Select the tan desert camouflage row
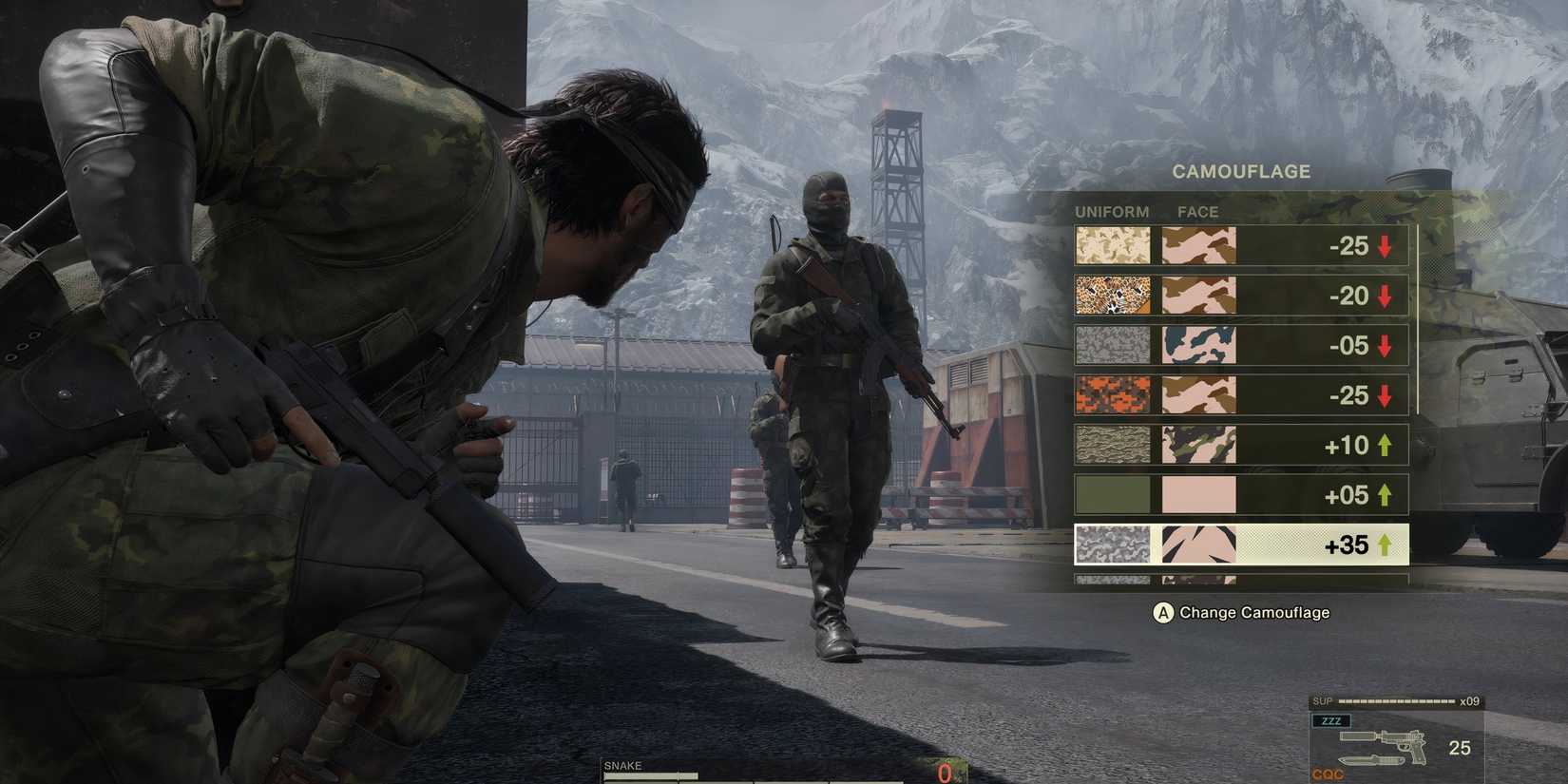The width and height of the screenshot is (1568, 784). pyautogui.click(x=1240, y=246)
